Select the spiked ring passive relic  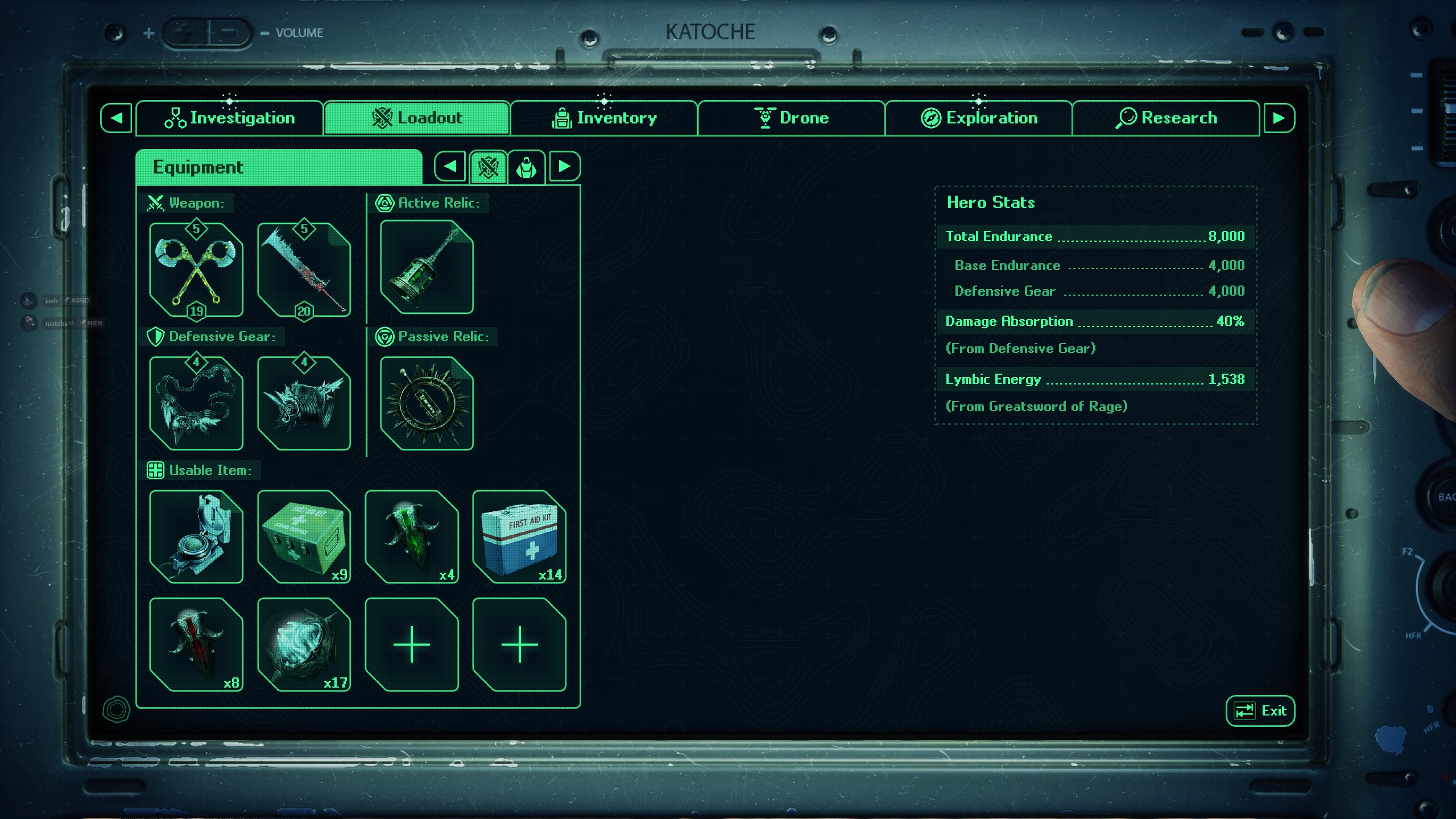pyautogui.click(x=427, y=403)
